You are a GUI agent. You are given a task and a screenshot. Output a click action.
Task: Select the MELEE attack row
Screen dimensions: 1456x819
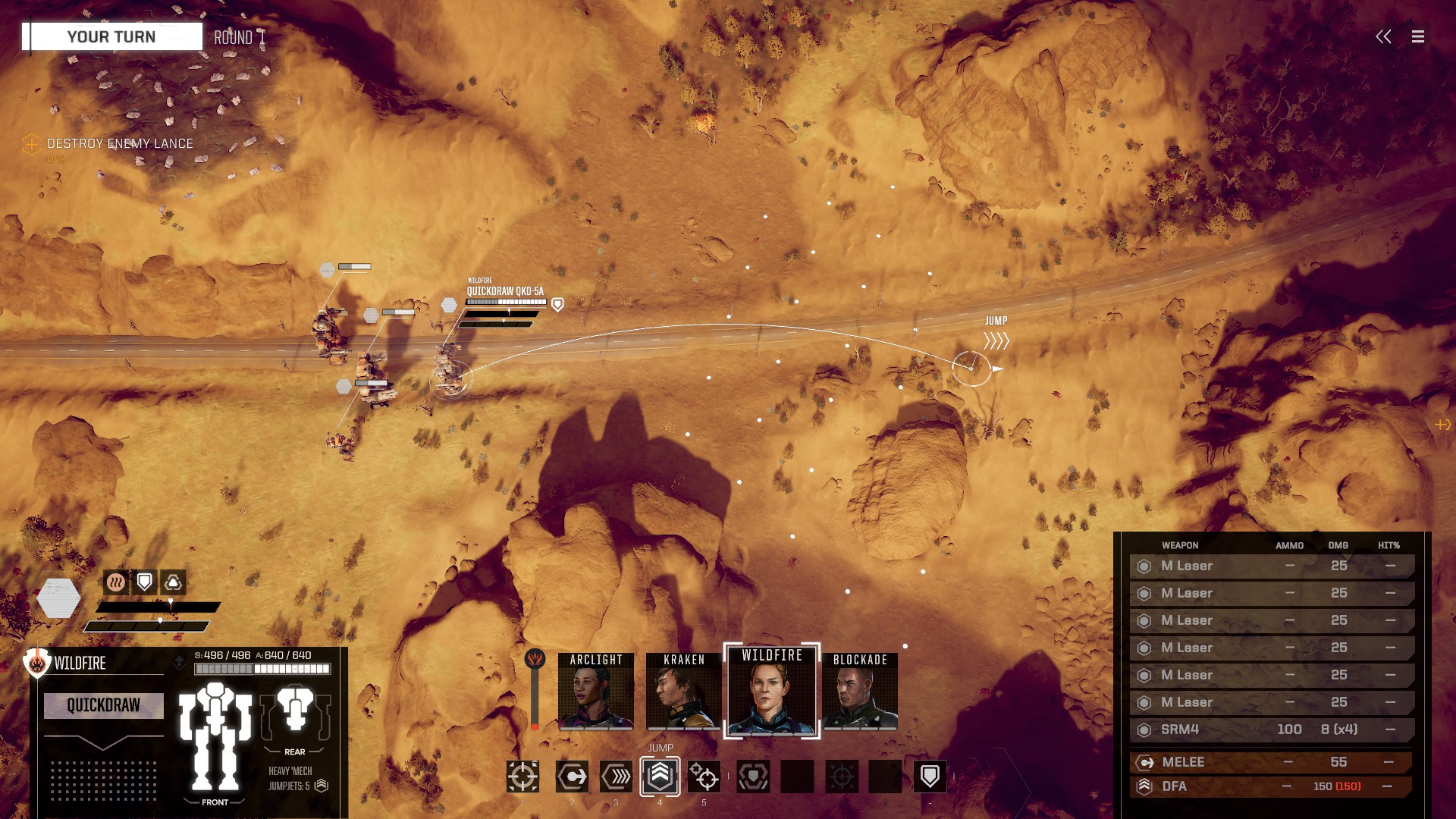click(1271, 762)
